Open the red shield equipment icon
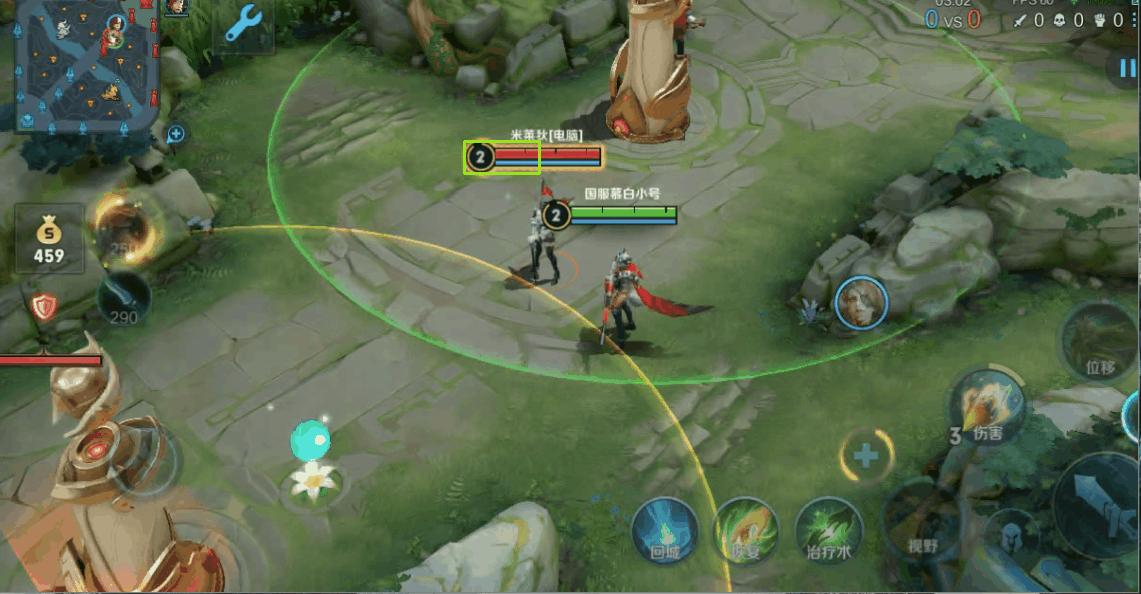The image size is (1141, 594). tap(42, 306)
